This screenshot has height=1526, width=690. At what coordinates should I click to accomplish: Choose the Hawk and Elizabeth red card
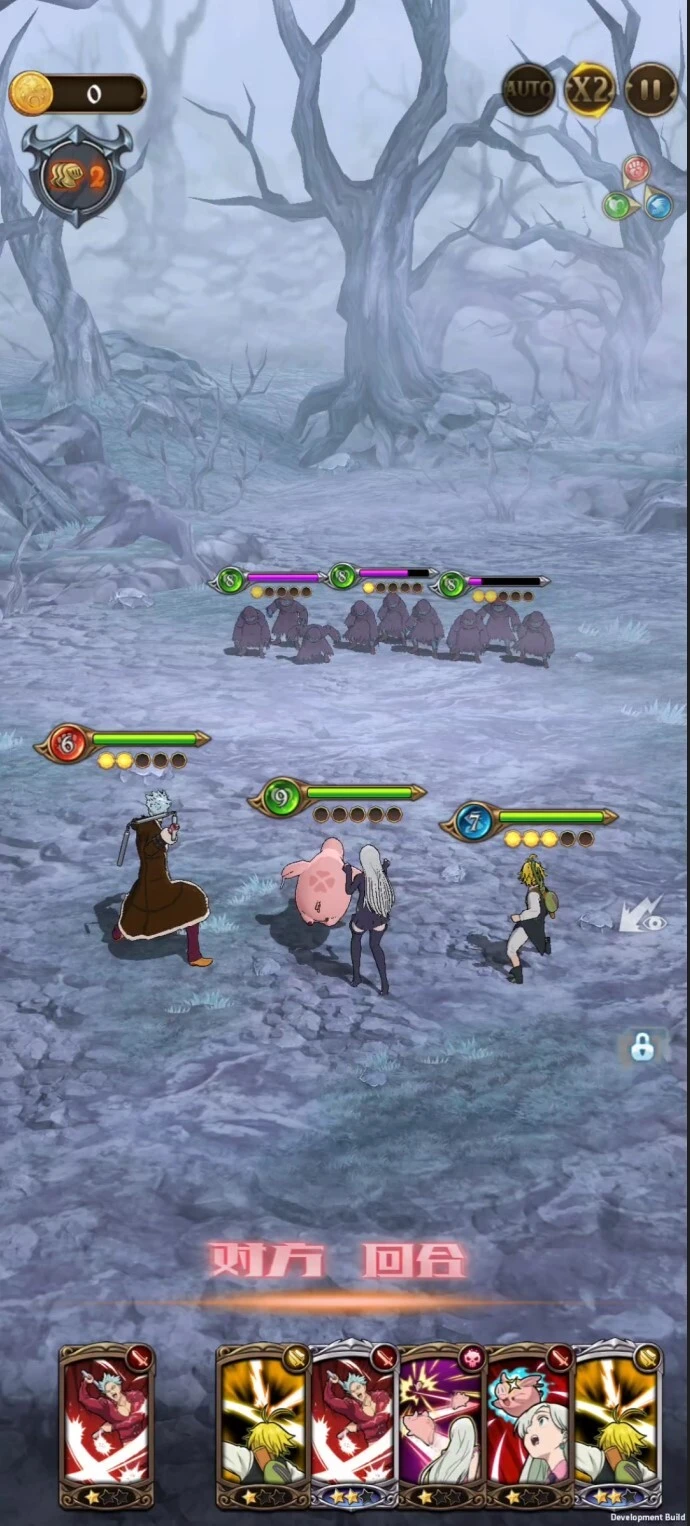point(529,1424)
